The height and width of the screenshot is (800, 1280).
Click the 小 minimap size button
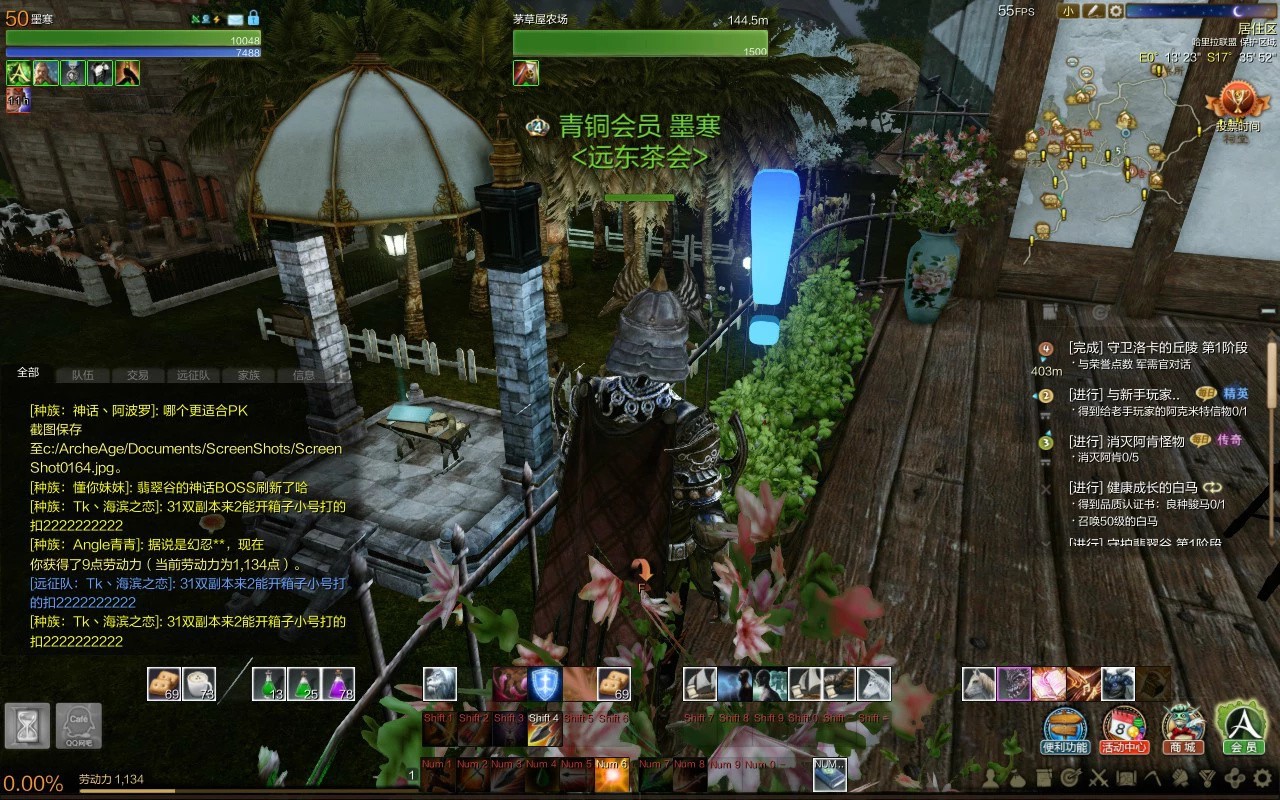coord(1068,11)
